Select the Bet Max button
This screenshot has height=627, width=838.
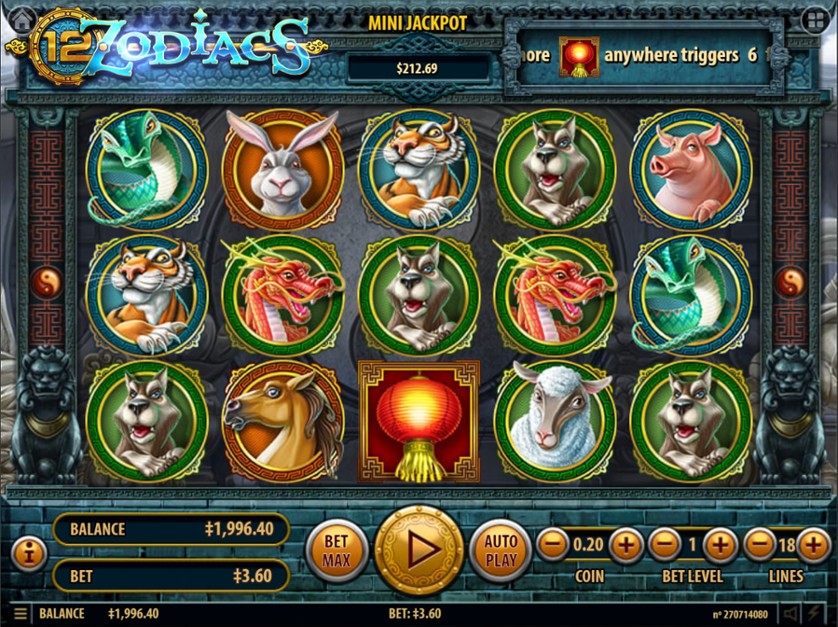(336, 550)
